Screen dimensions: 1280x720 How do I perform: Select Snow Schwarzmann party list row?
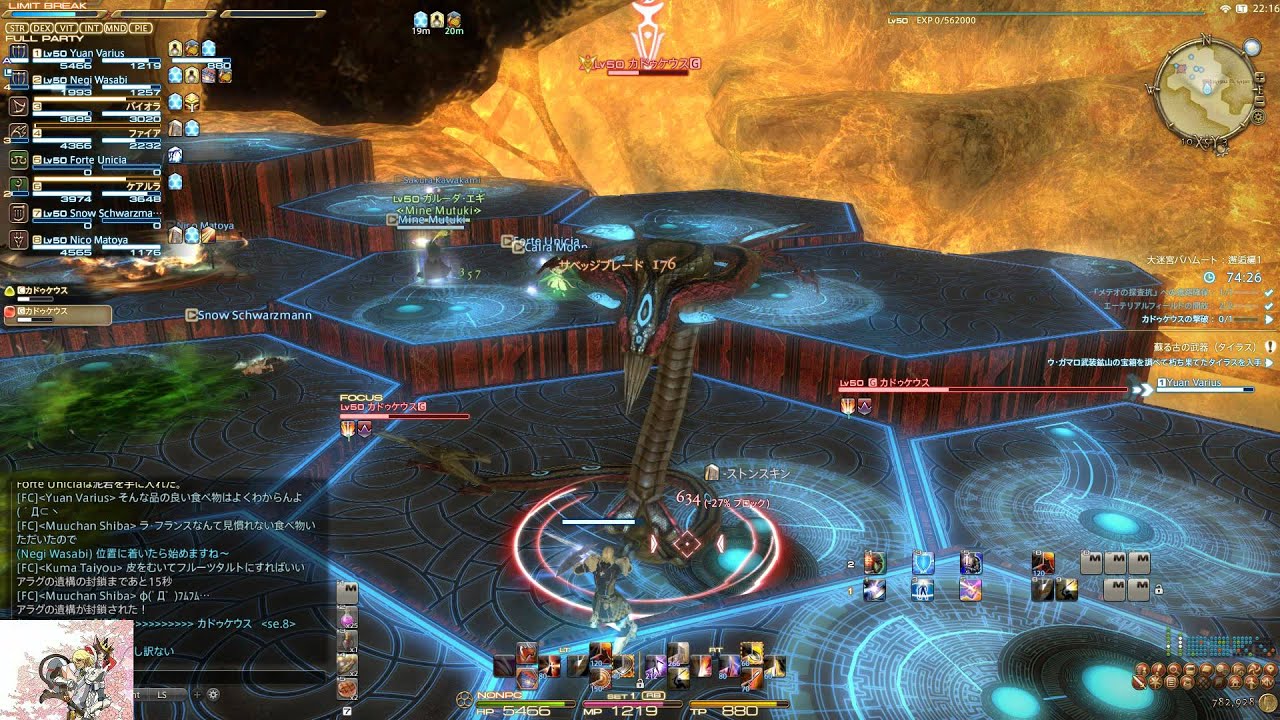[x=90, y=213]
